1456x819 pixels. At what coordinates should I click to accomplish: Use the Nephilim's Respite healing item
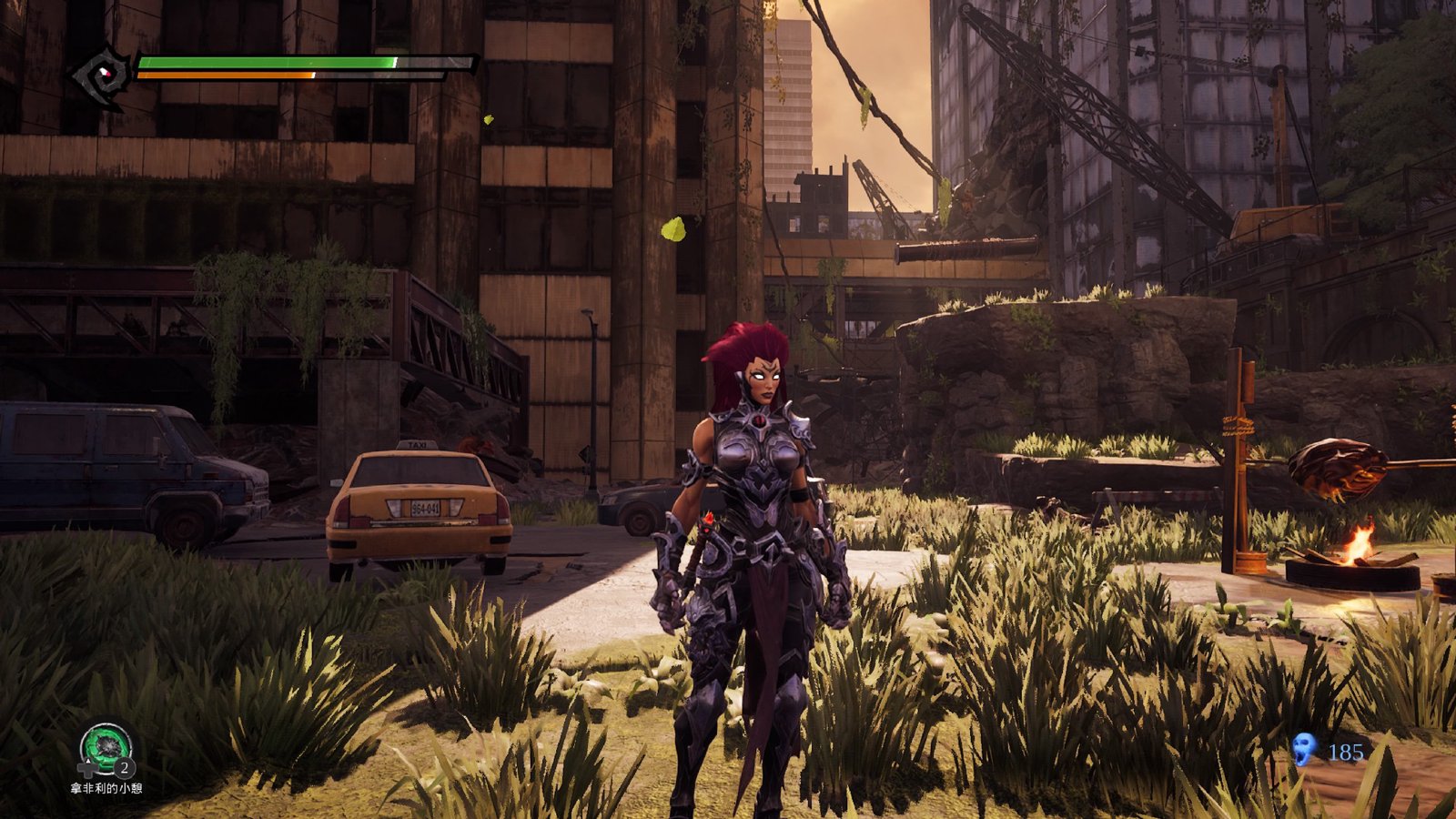(x=106, y=749)
